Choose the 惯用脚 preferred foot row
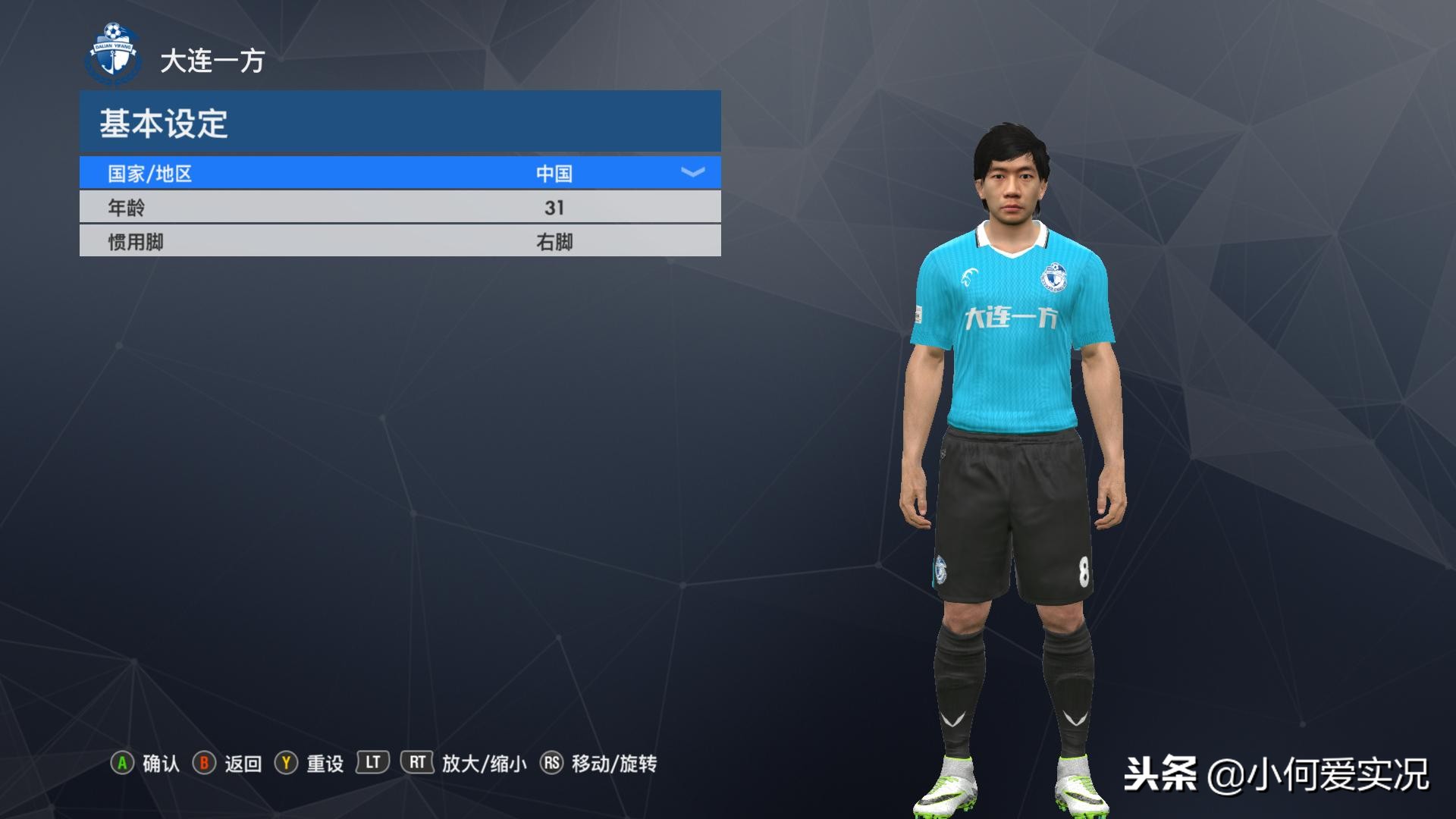Image resolution: width=1456 pixels, height=819 pixels. [x=400, y=242]
